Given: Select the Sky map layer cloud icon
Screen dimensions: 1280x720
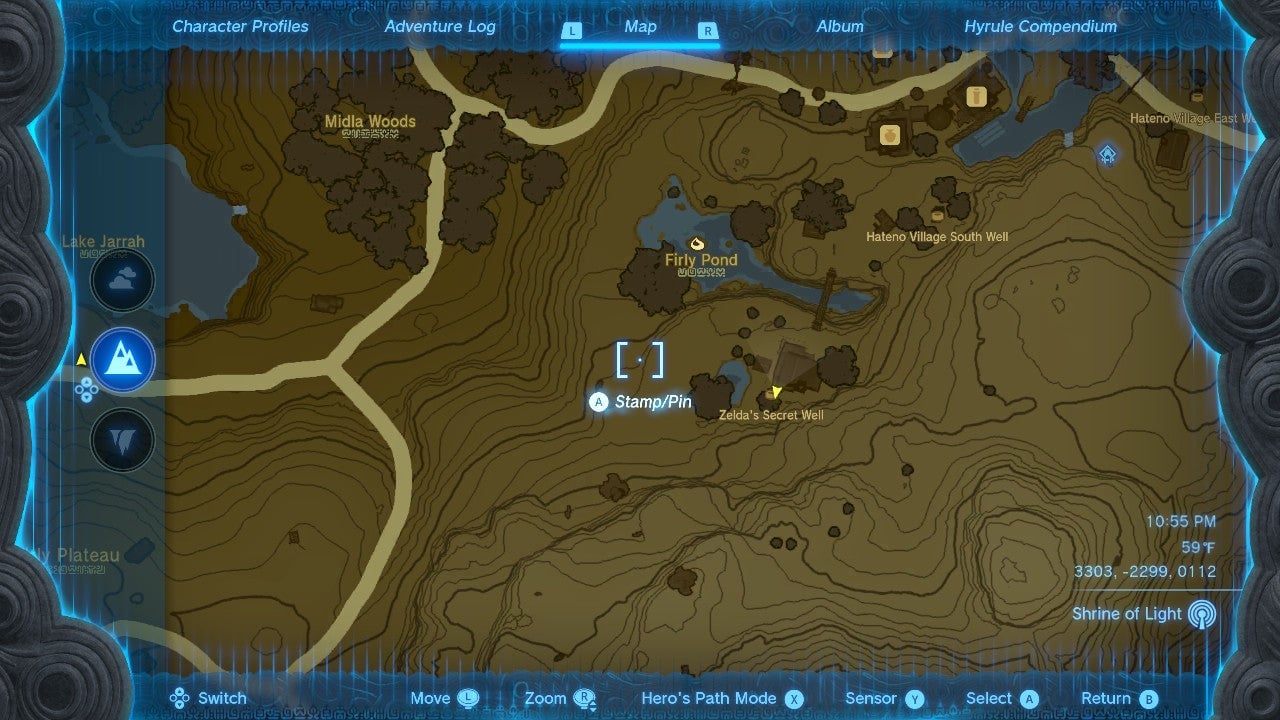Looking at the screenshot, I should coord(122,281).
